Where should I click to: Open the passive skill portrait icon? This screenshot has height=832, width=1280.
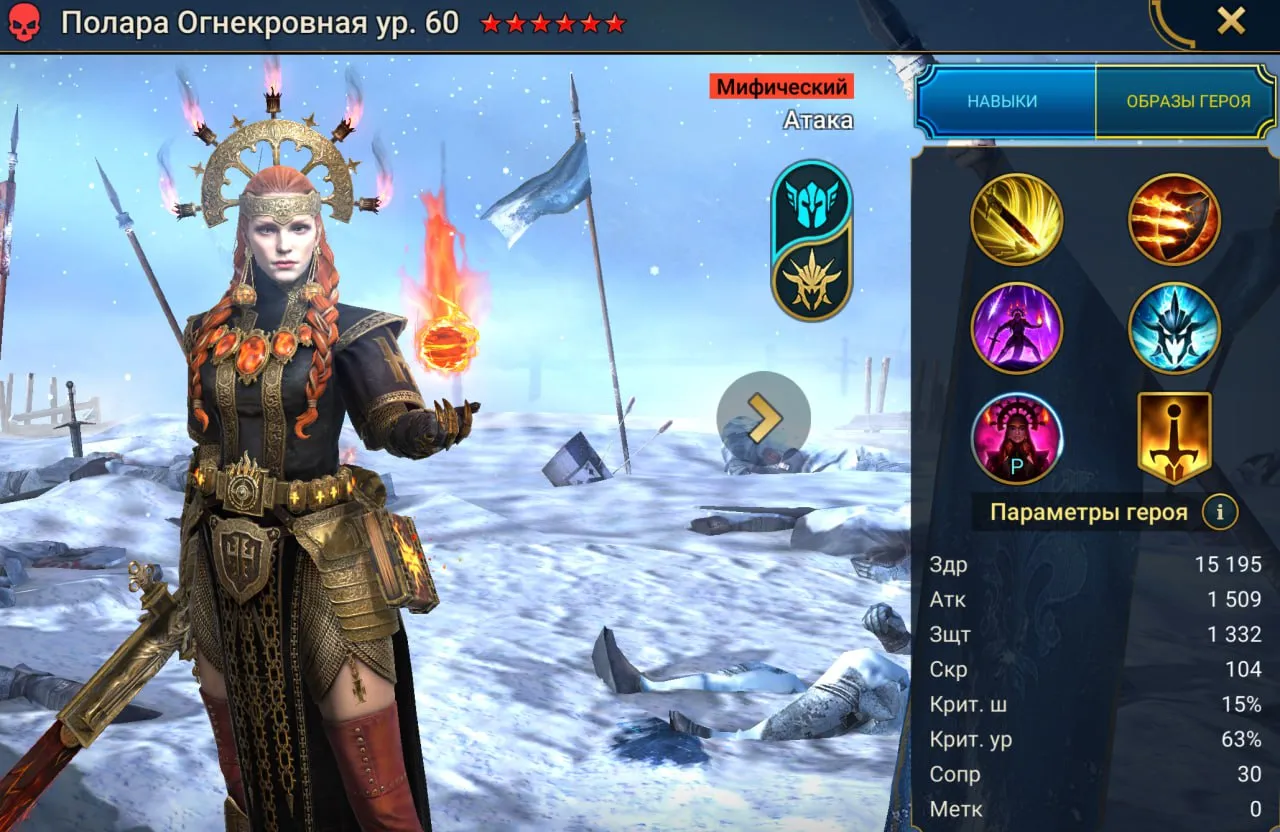(1016, 438)
